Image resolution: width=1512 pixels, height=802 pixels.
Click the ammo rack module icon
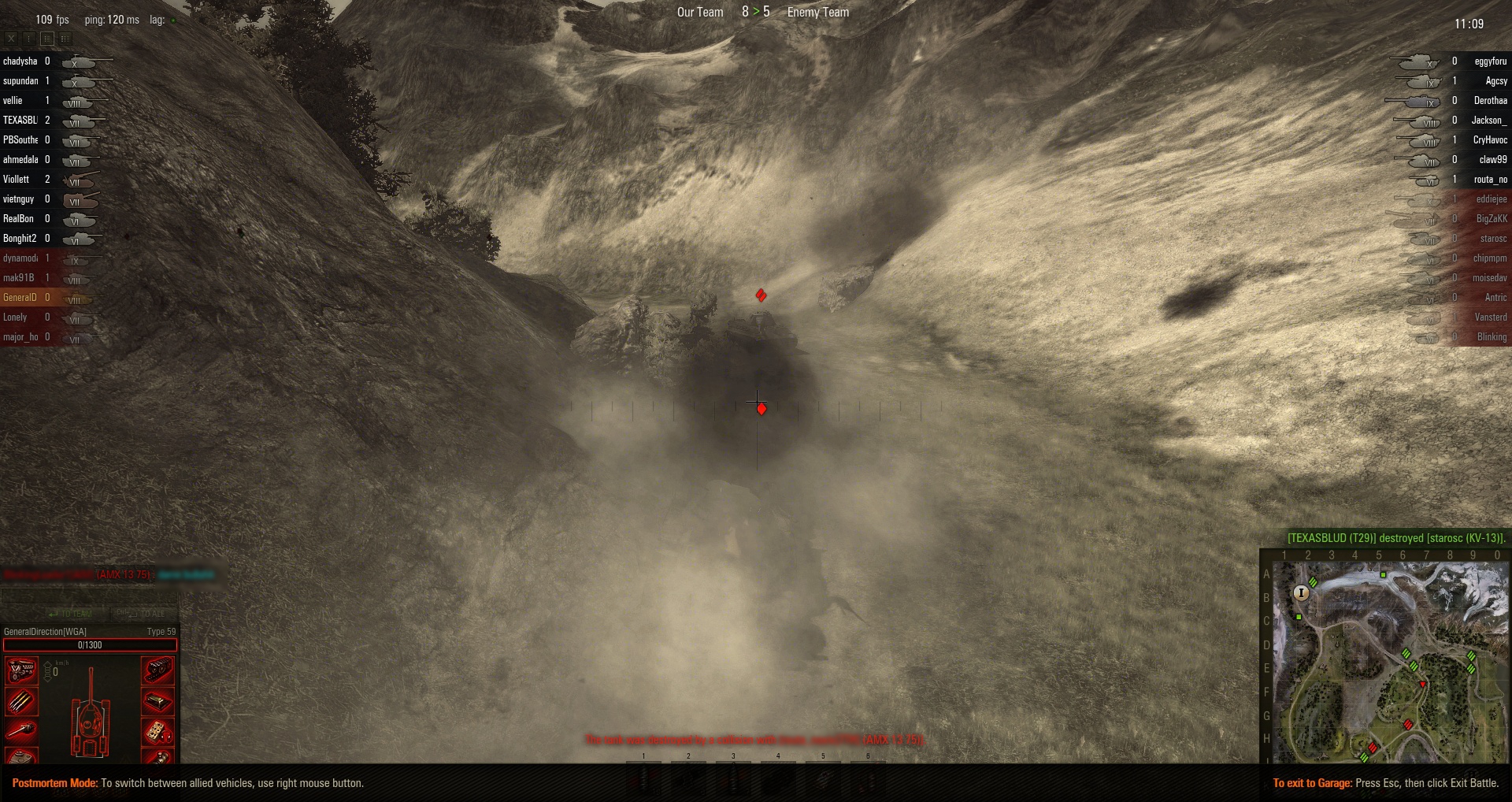click(x=21, y=700)
